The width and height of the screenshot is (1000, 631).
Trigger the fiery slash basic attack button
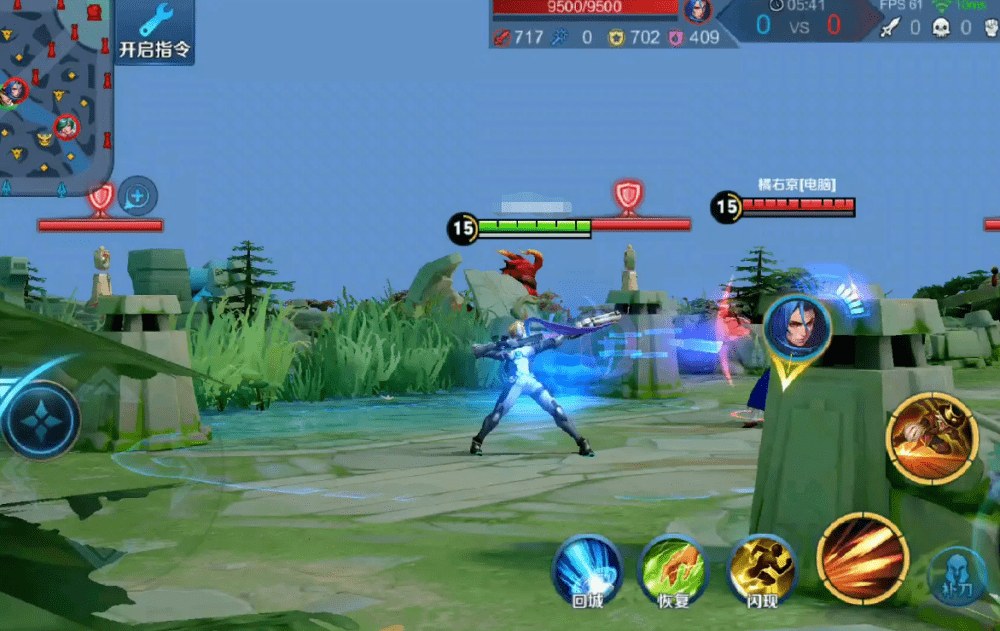[862, 558]
